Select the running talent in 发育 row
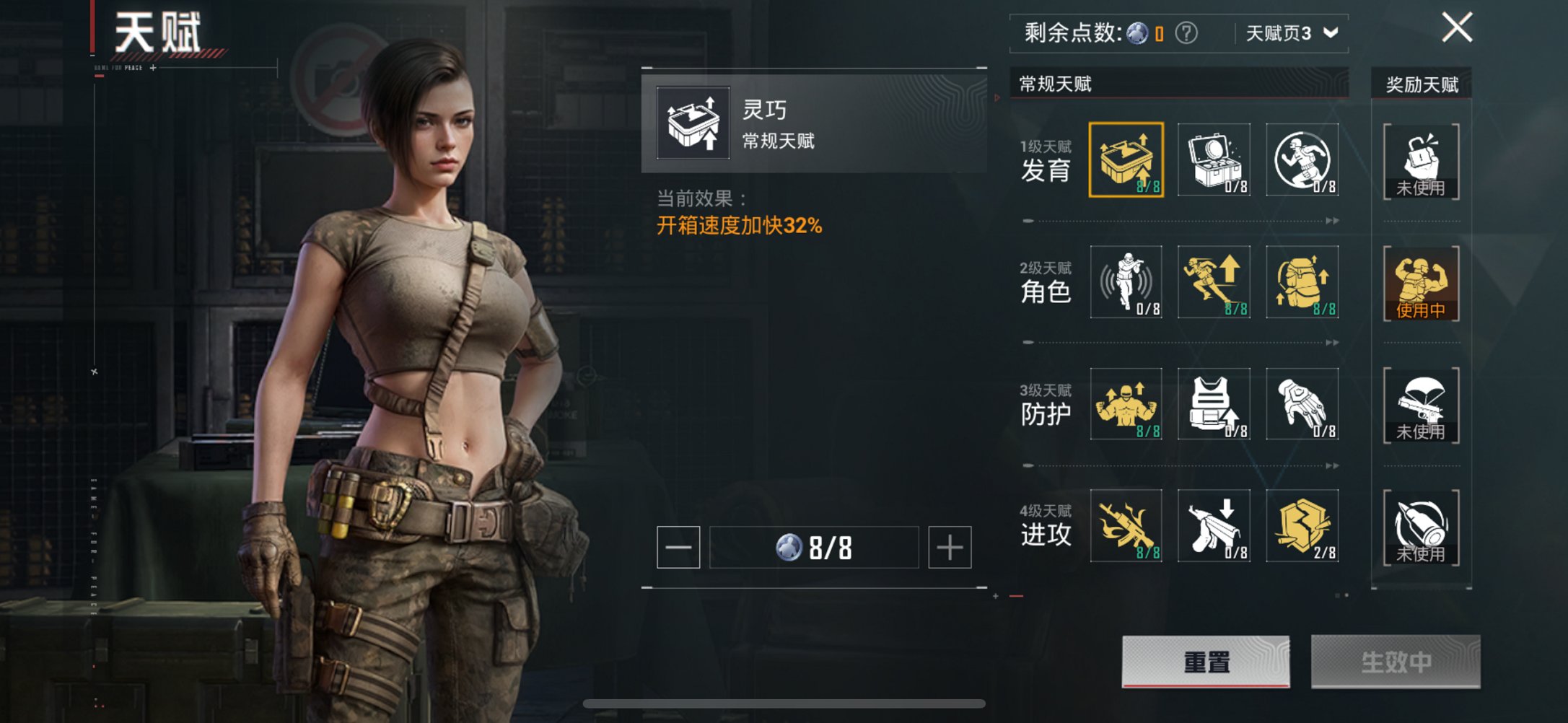 (x=1303, y=159)
